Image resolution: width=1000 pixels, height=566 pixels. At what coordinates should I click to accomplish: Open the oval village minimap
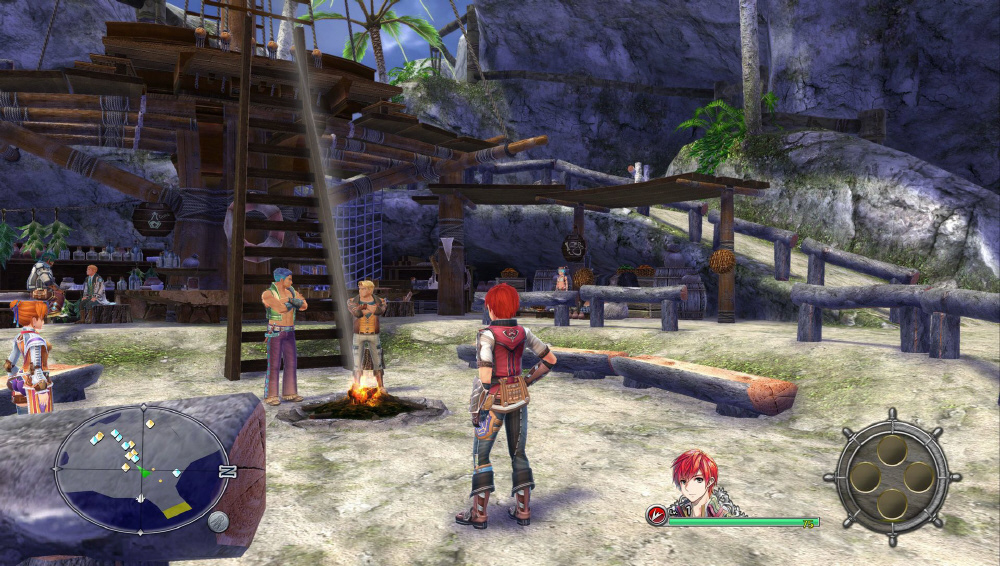tap(140, 468)
